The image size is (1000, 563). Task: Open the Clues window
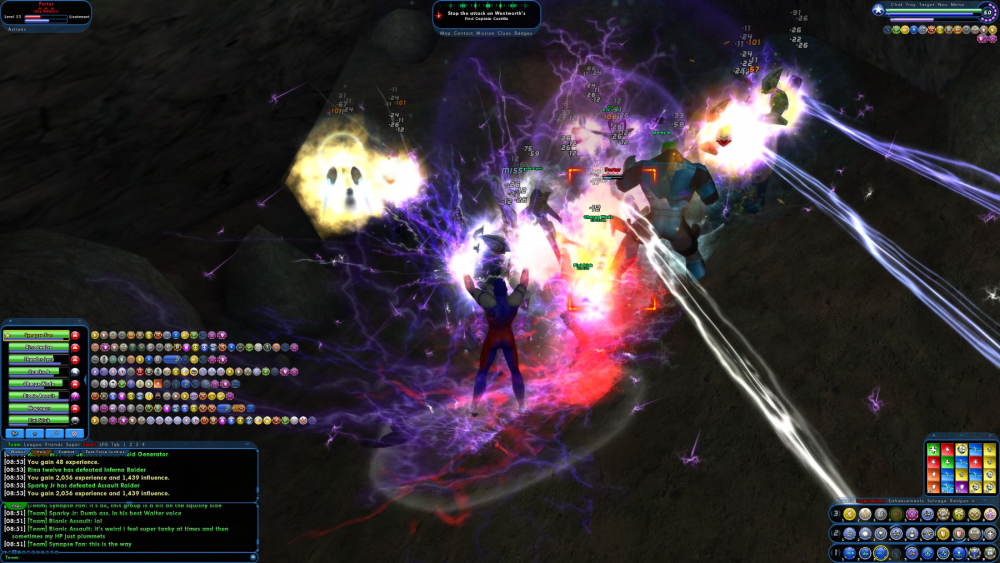pos(507,33)
